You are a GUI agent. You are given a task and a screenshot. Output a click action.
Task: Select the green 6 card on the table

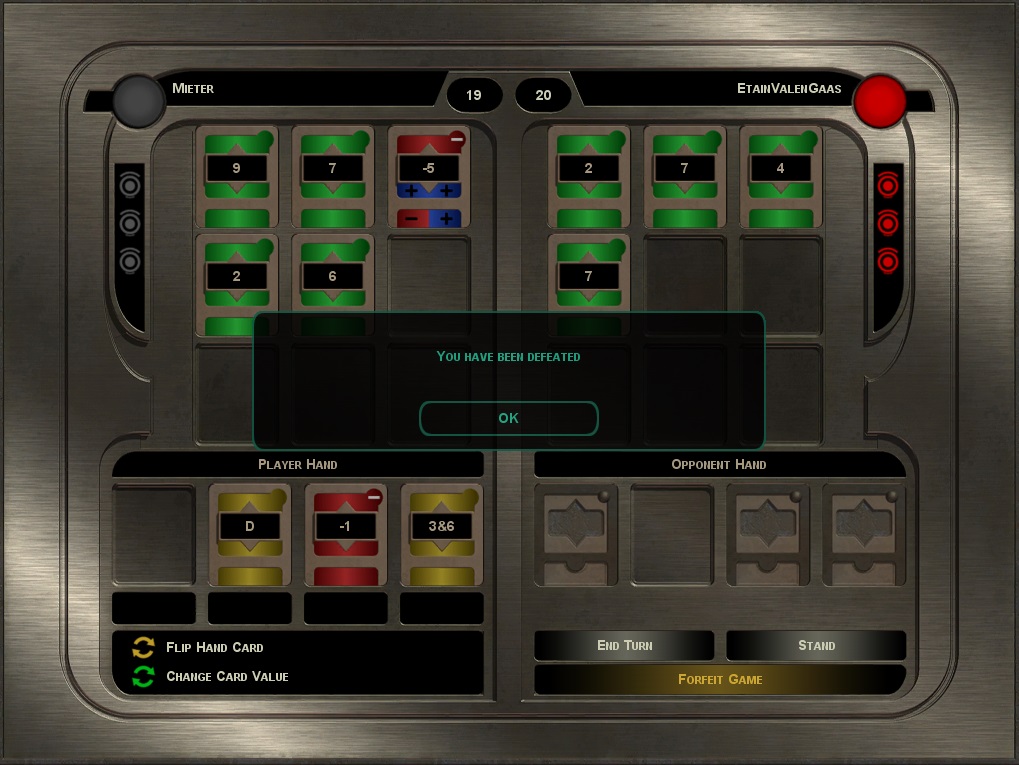pyautogui.click(x=332, y=277)
